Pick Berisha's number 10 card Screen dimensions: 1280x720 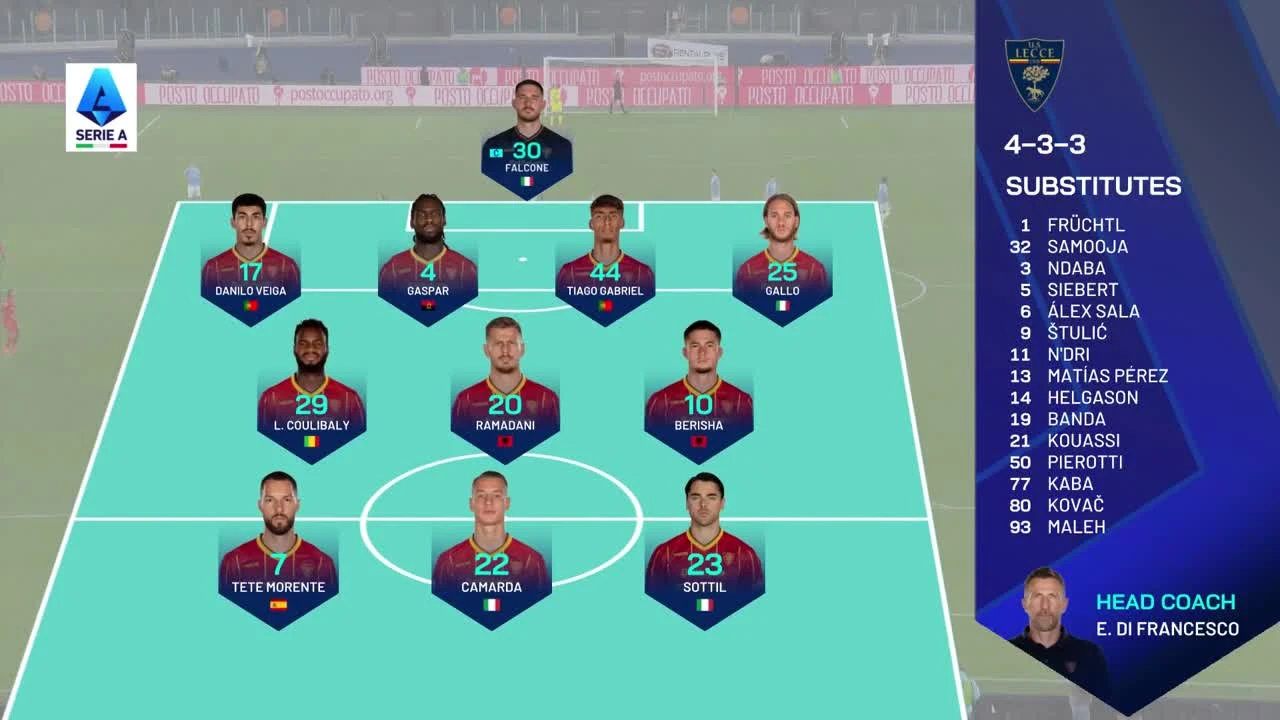pyautogui.click(x=698, y=408)
